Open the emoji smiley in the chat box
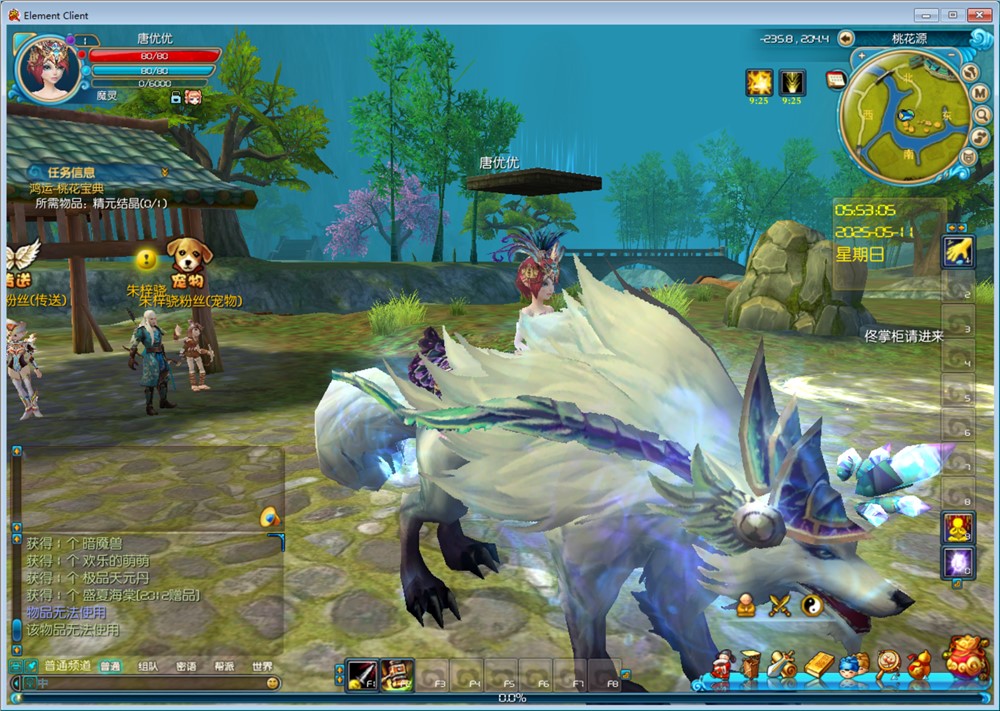The image size is (1000, 711). click(272, 683)
